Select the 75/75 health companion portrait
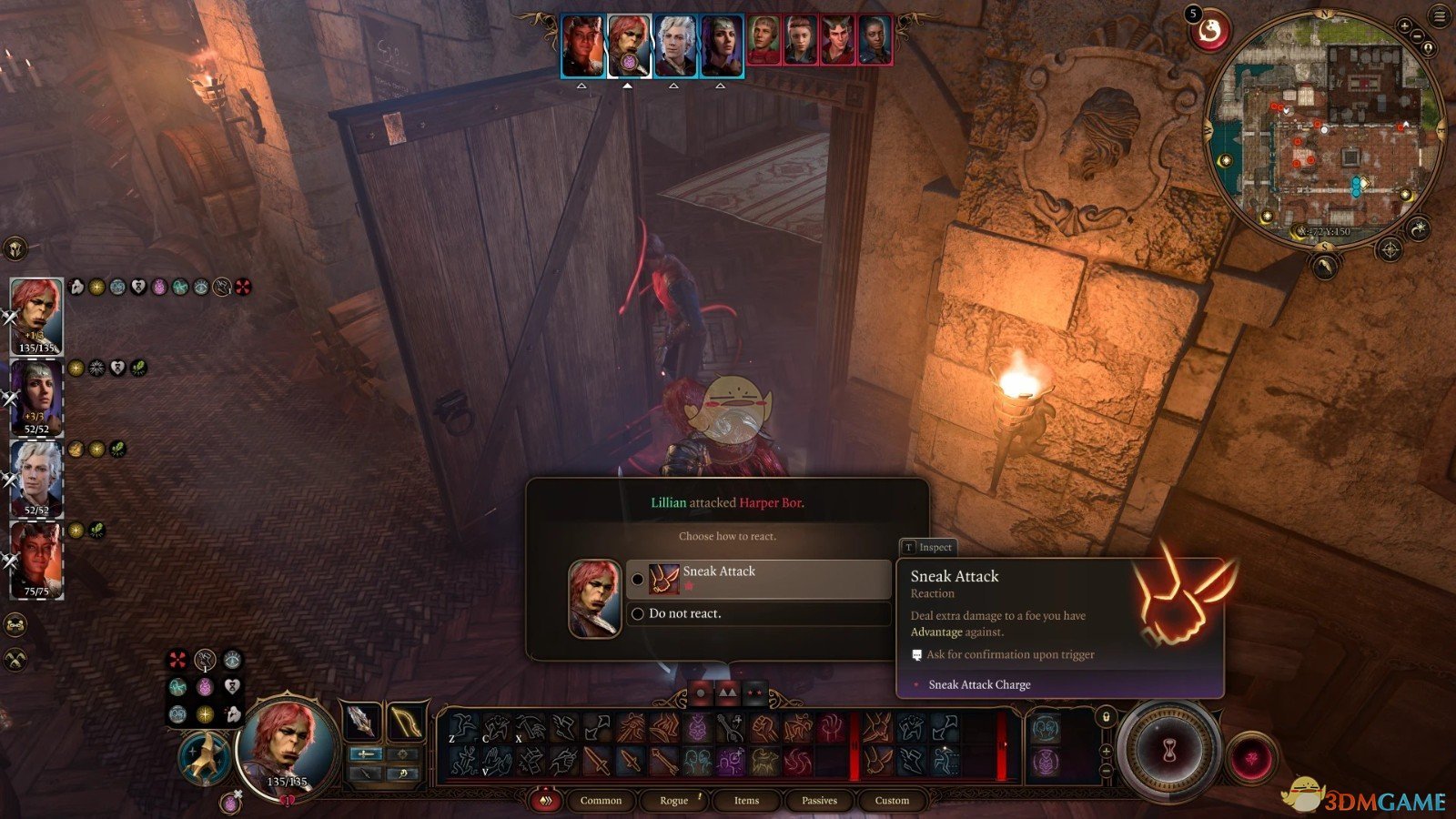Viewport: 1456px width, 819px height. (x=36, y=559)
